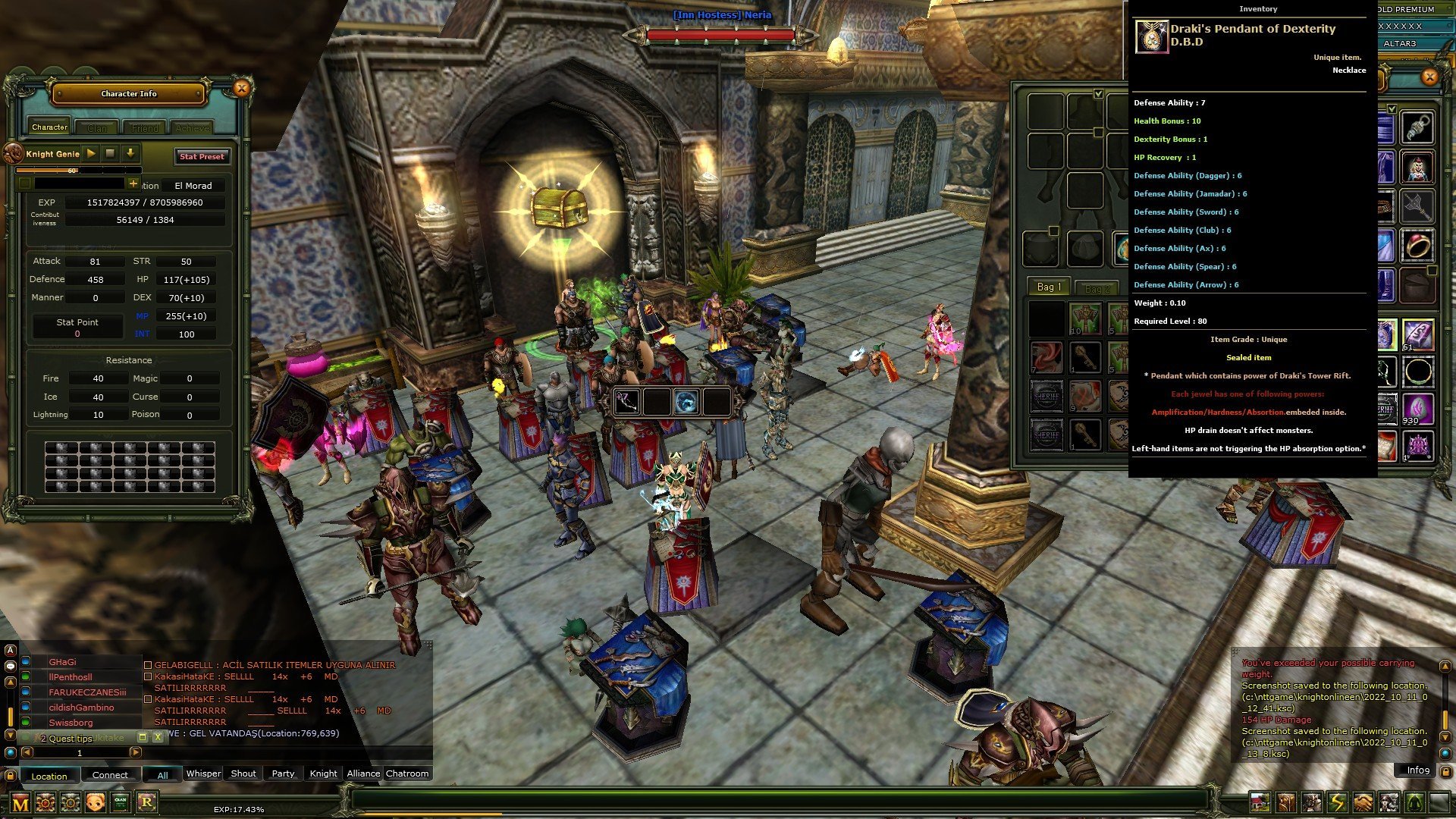Click the Quest tips navigation arrow
This screenshot has width=1456, height=819.
(x=135, y=752)
